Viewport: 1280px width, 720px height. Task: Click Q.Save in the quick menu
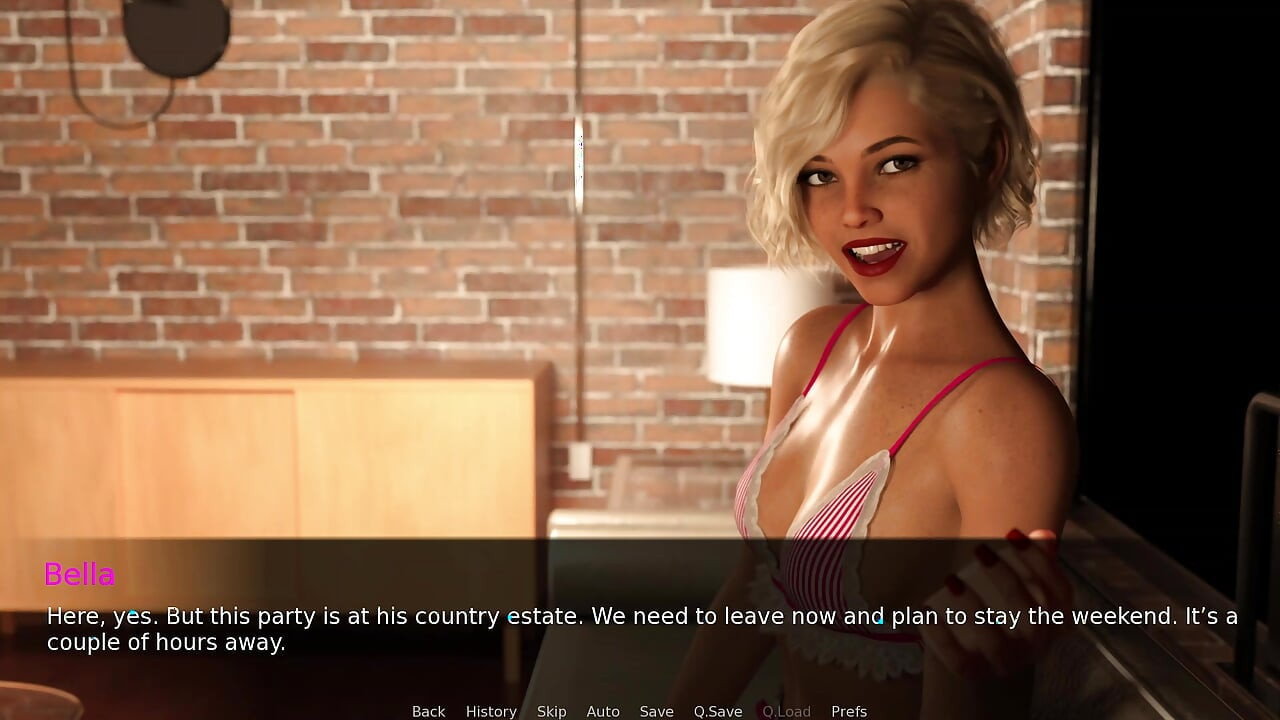tap(717, 711)
